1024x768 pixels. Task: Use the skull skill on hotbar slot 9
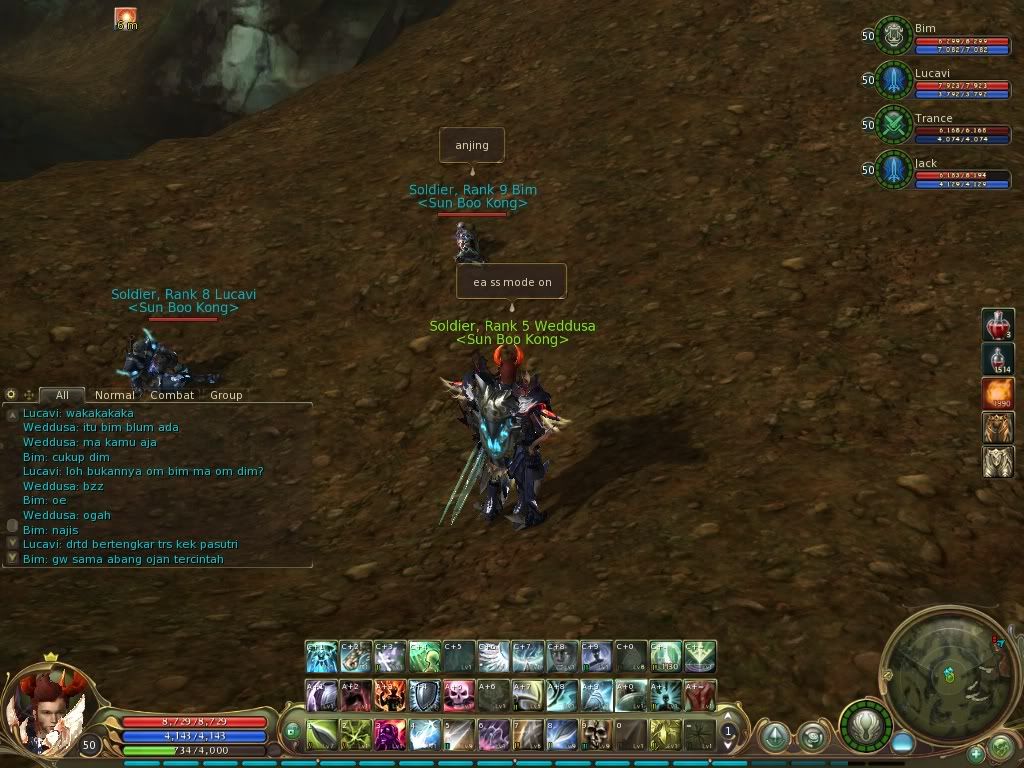[x=597, y=735]
